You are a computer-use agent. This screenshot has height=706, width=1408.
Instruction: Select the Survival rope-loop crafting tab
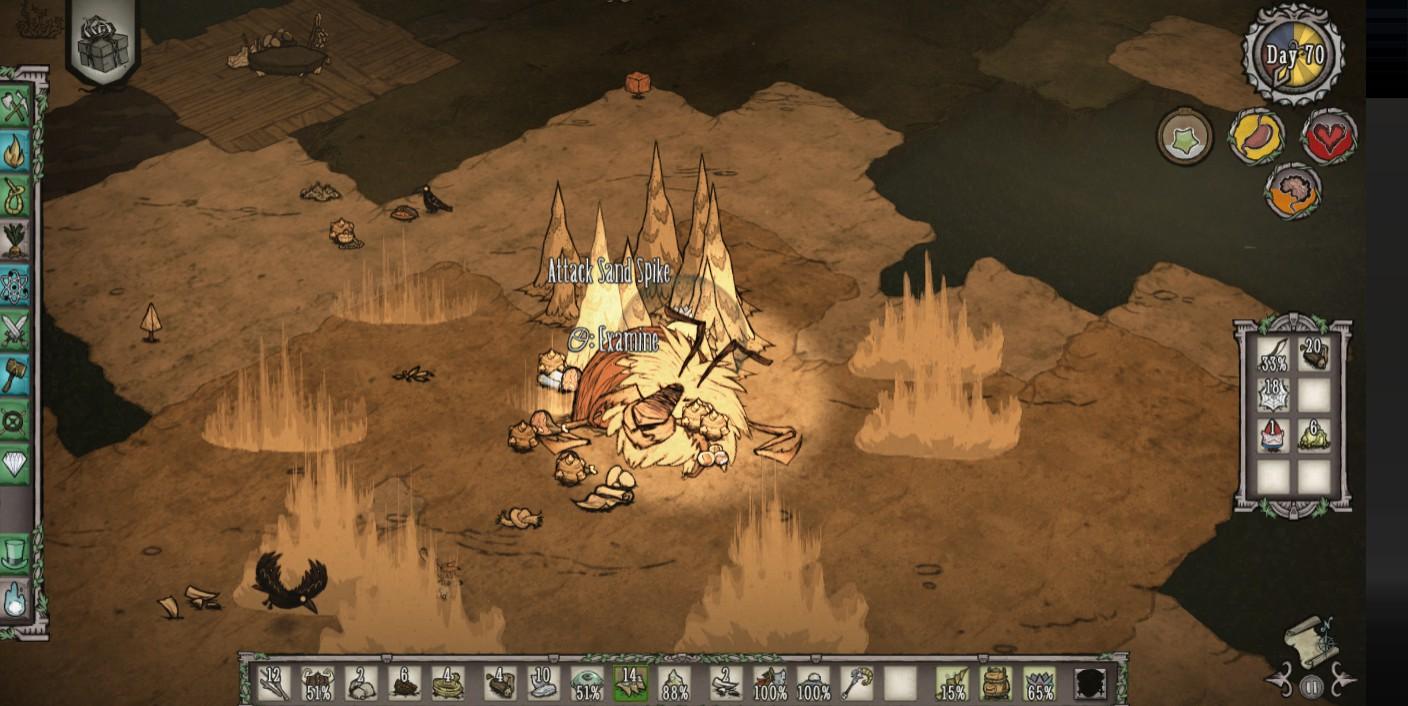point(15,196)
